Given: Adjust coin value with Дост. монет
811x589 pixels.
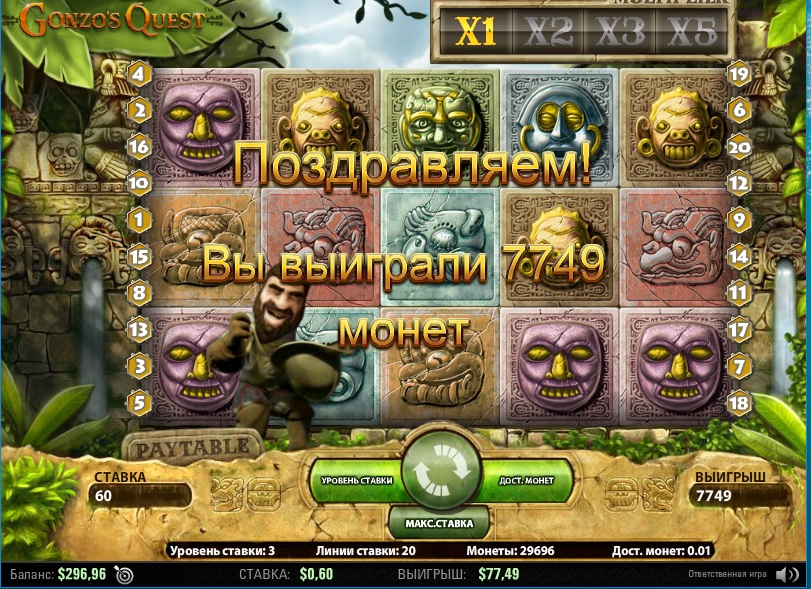Looking at the screenshot, I should point(527,481).
